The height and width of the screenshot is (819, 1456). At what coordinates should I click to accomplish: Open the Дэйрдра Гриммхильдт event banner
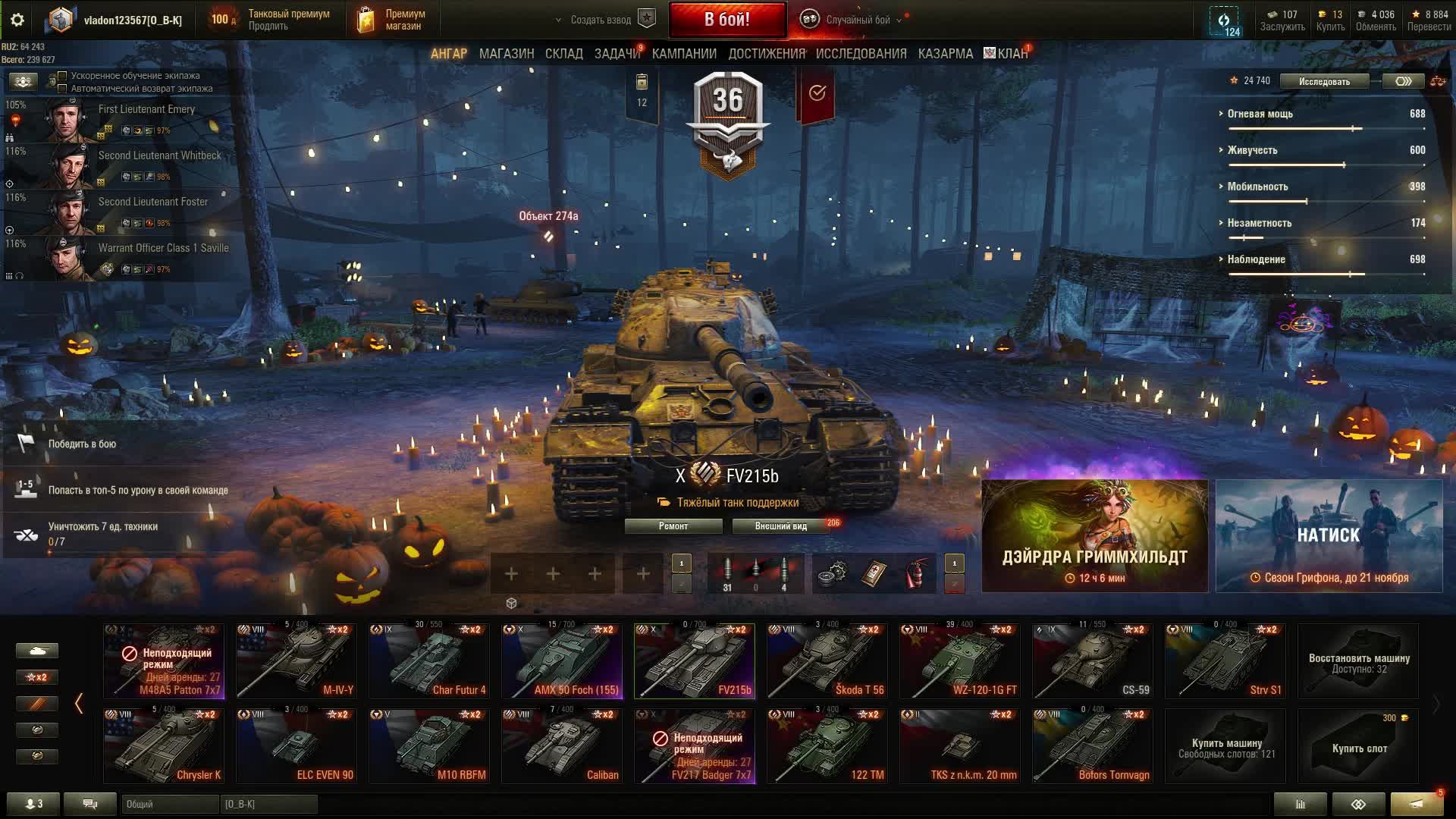pos(1094,536)
